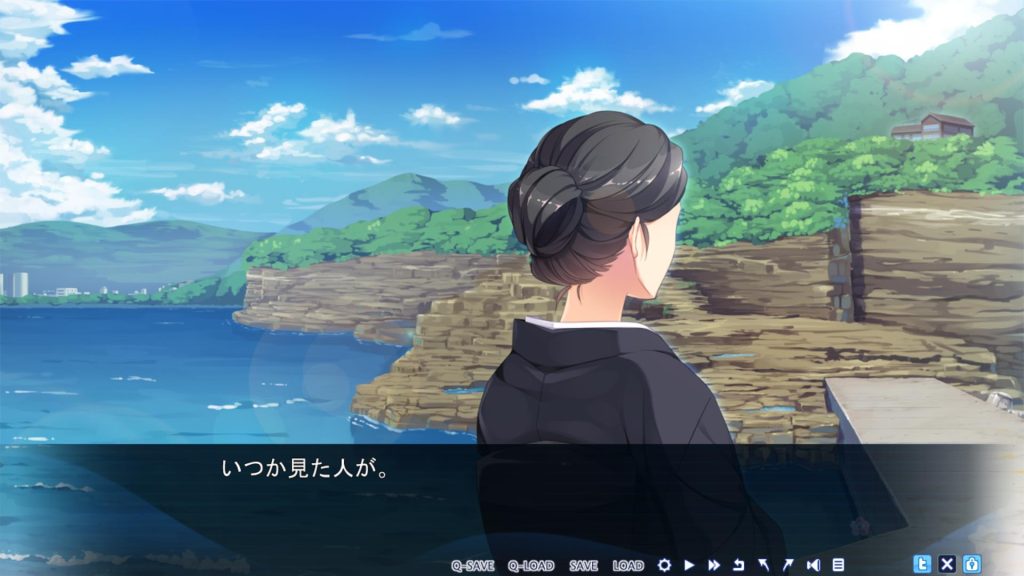Replay voice with the speaker icon
The height and width of the screenshot is (576, 1024).
click(x=813, y=565)
